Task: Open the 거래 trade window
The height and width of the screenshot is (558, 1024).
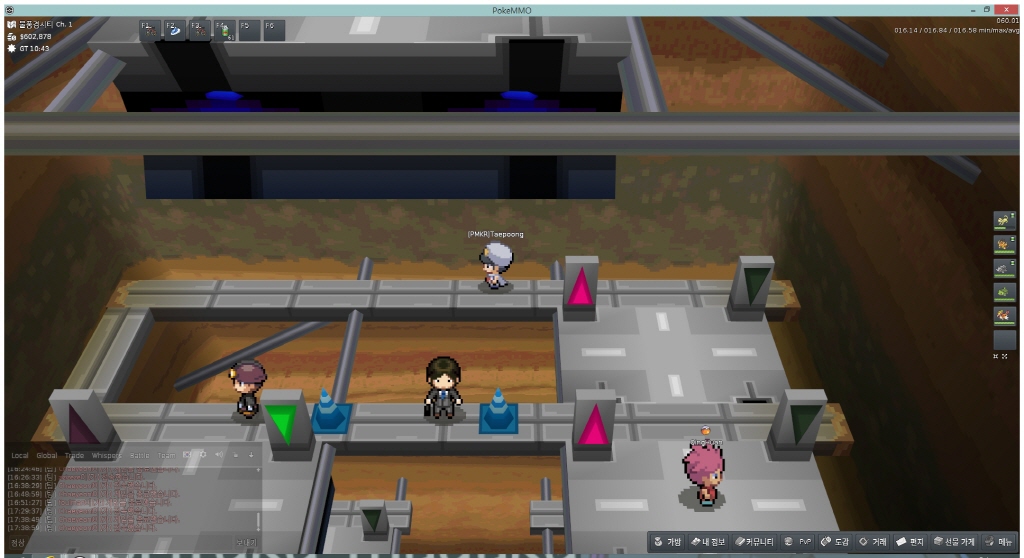Action: [873, 542]
